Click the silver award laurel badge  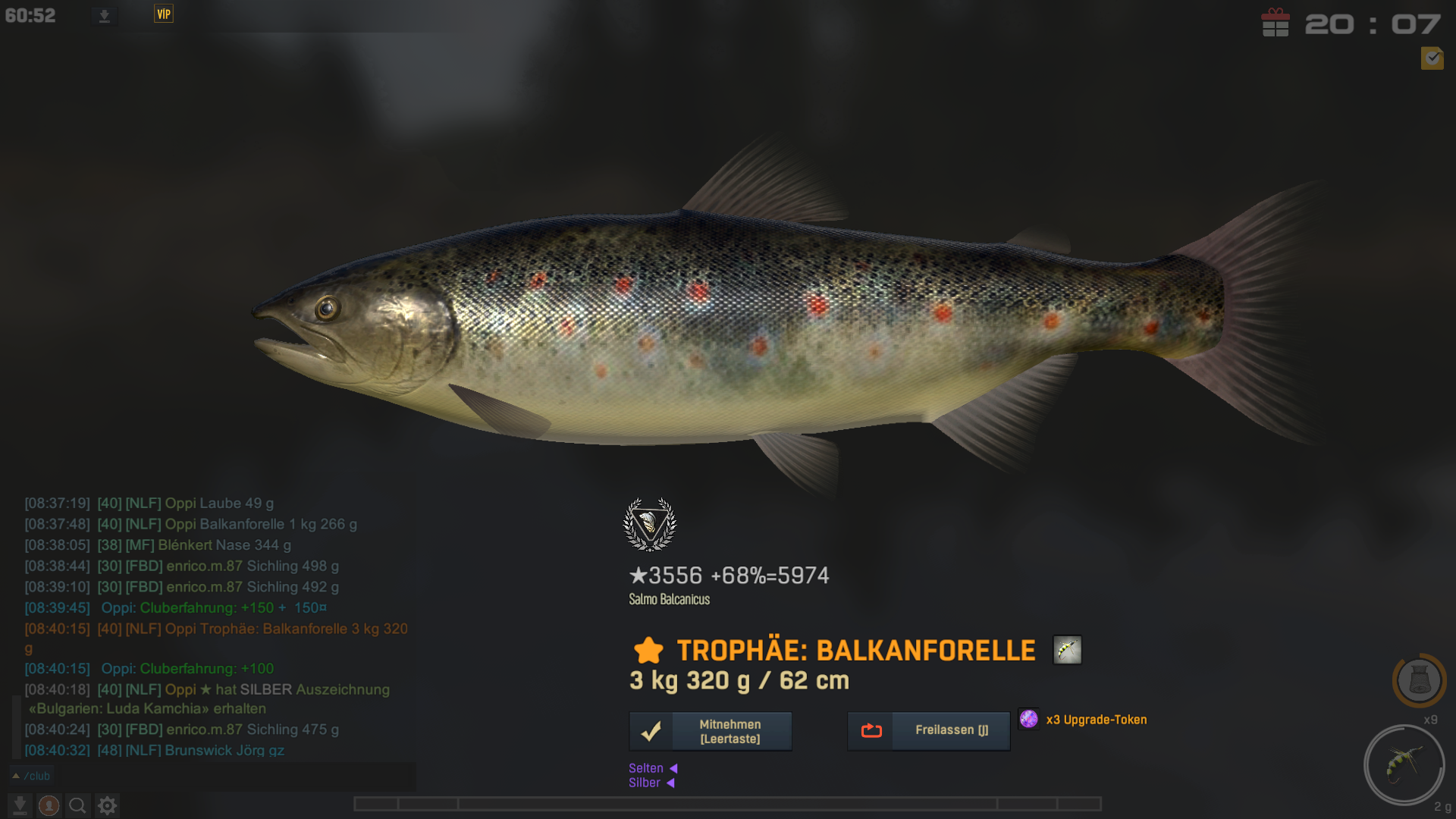click(x=649, y=524)
